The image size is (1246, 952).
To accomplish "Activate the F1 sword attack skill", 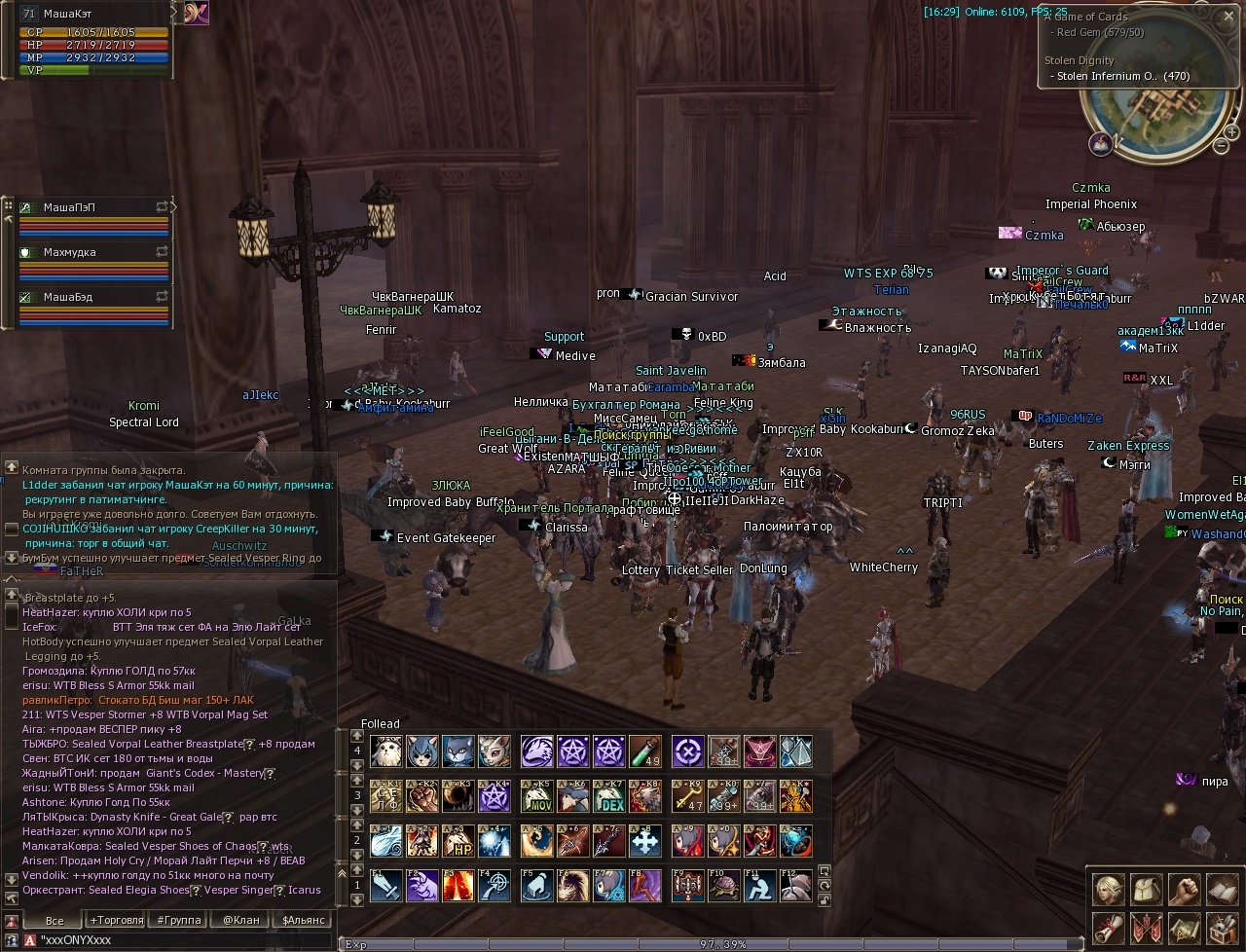I will [x=386, y=886].
